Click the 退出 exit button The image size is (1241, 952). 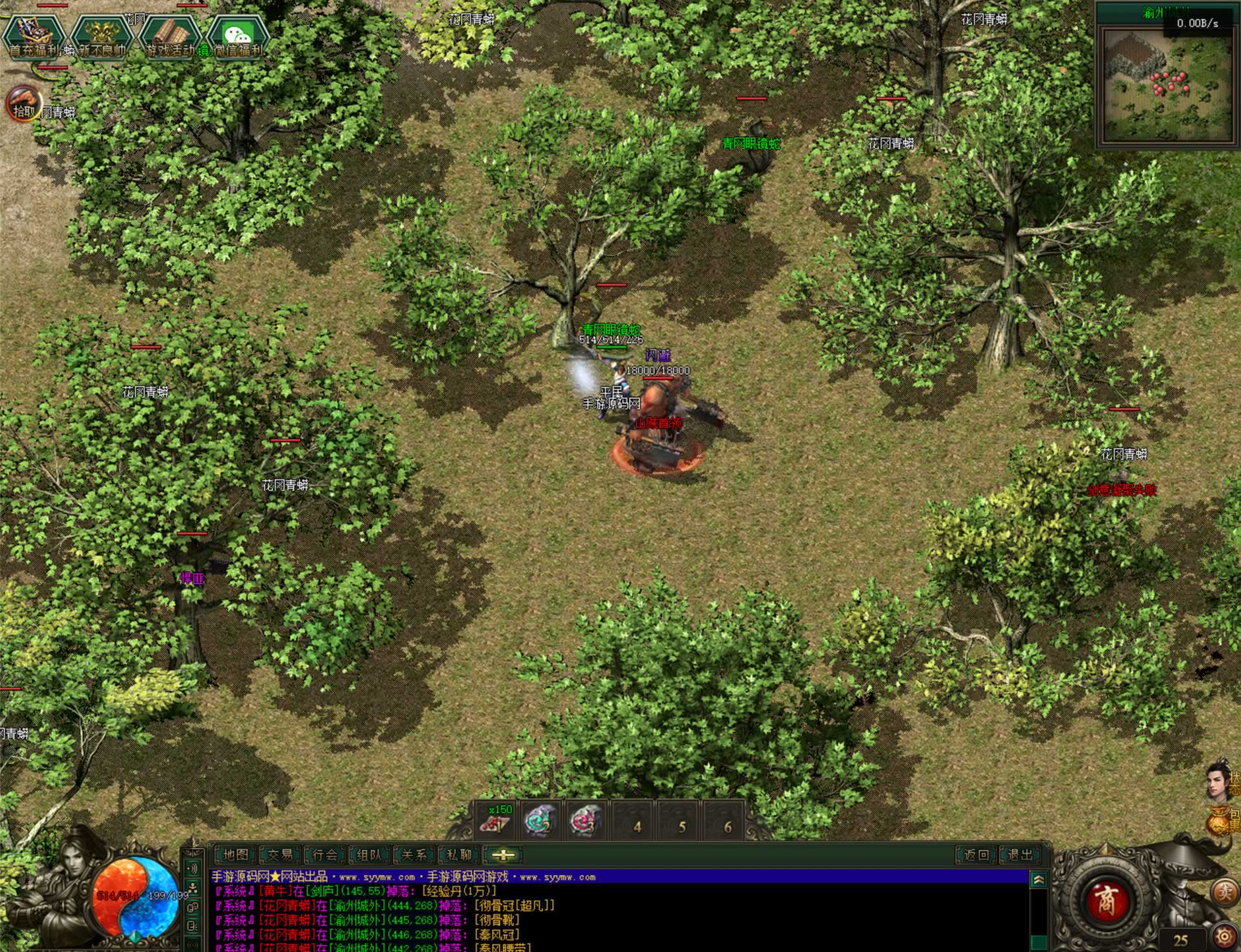[1021, 855]
